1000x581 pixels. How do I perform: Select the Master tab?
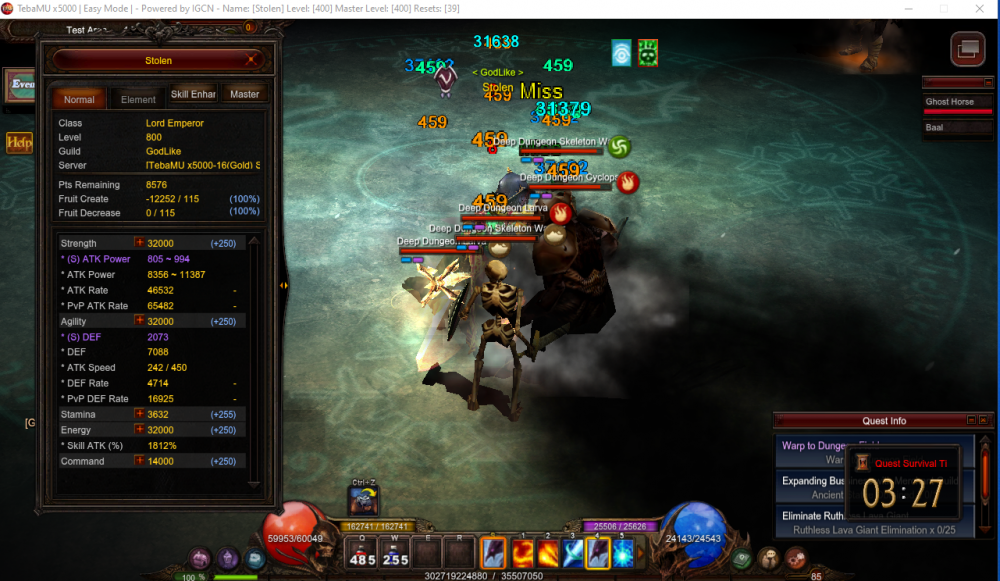point(244,95)
